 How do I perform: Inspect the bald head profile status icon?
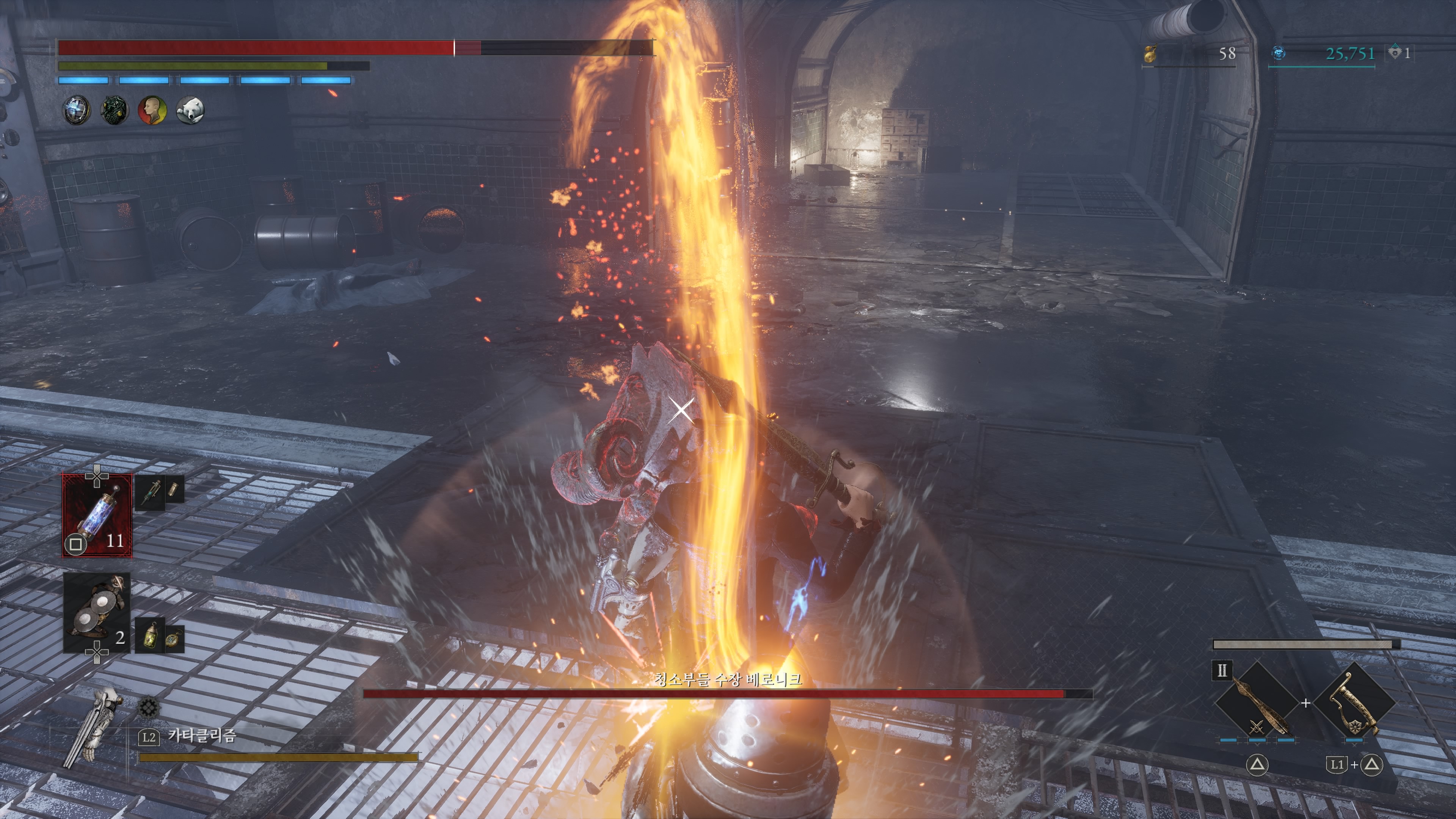[x=152, y=110]
